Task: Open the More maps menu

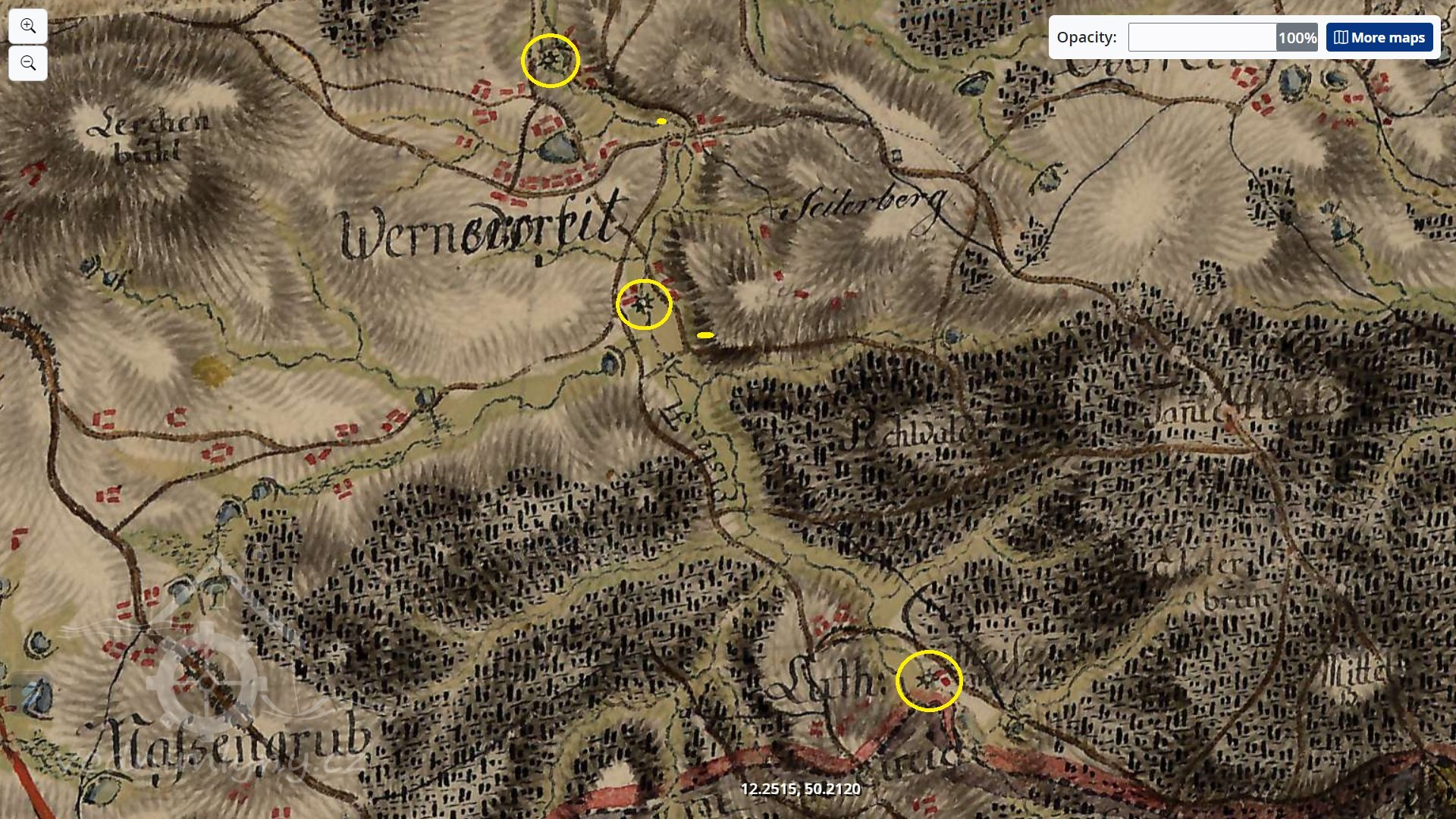Action: pos(1379,37)
